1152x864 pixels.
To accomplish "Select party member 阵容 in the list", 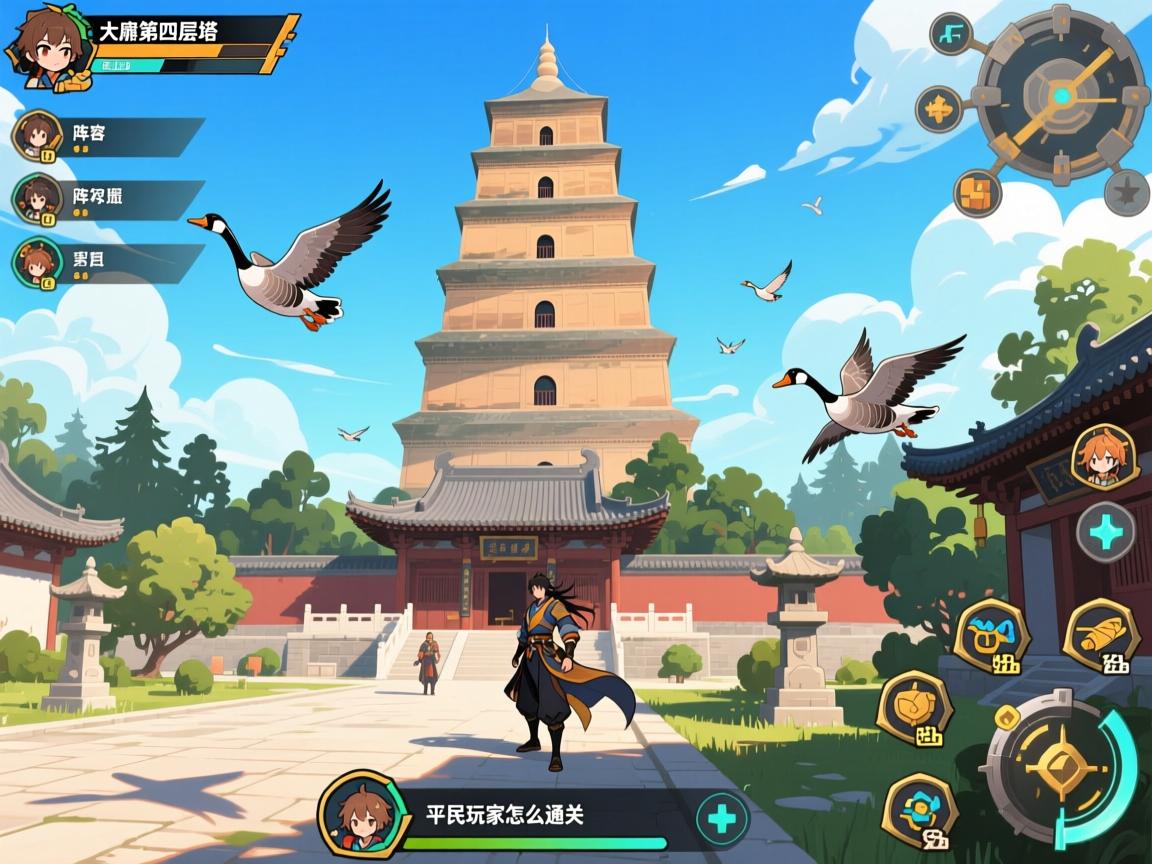I will click(x=110, y=136).
